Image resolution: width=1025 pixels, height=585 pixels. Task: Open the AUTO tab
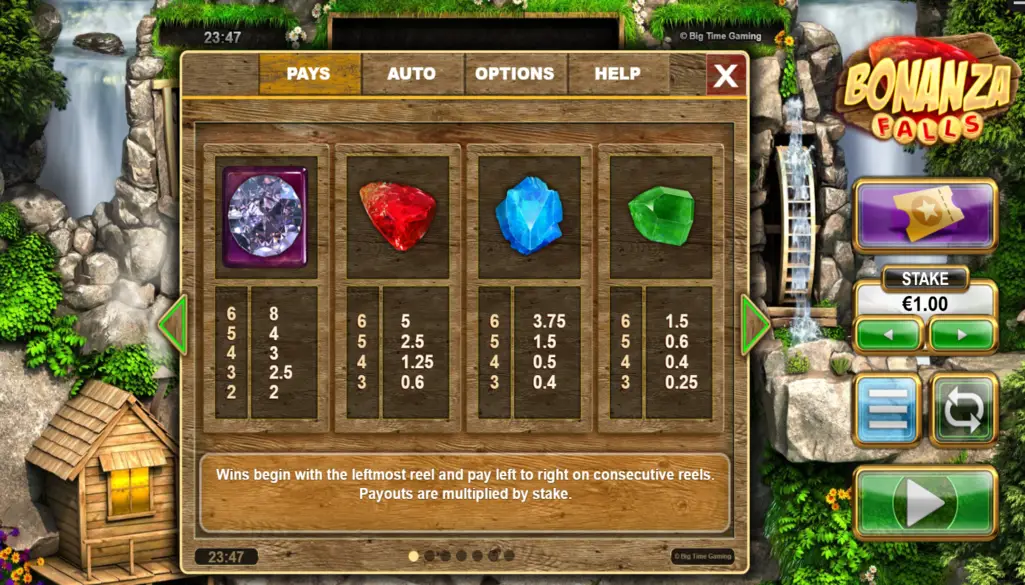pyautogui.click(x=411, y=74)
